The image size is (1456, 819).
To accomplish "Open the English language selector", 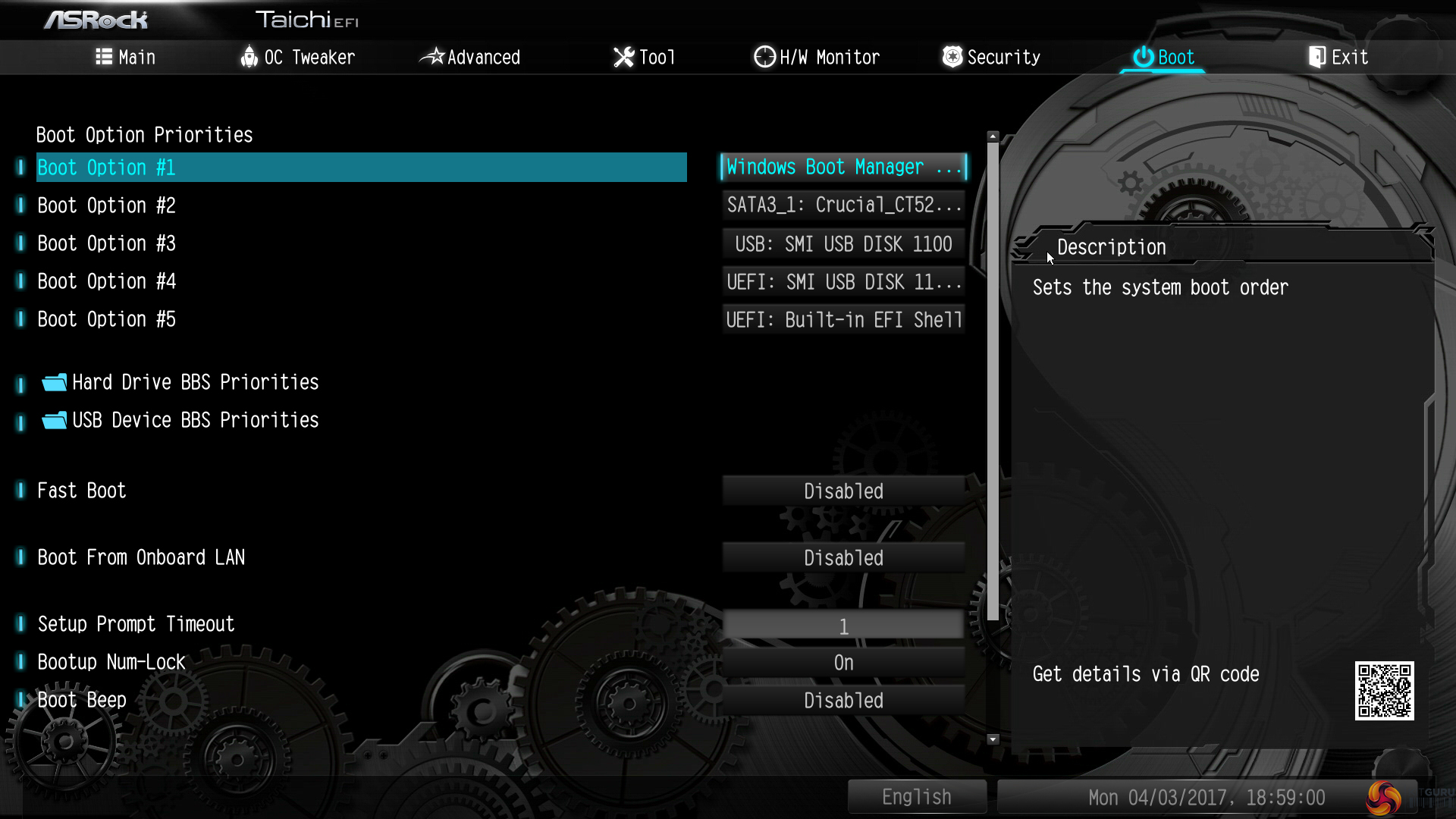I will (916, 797).
